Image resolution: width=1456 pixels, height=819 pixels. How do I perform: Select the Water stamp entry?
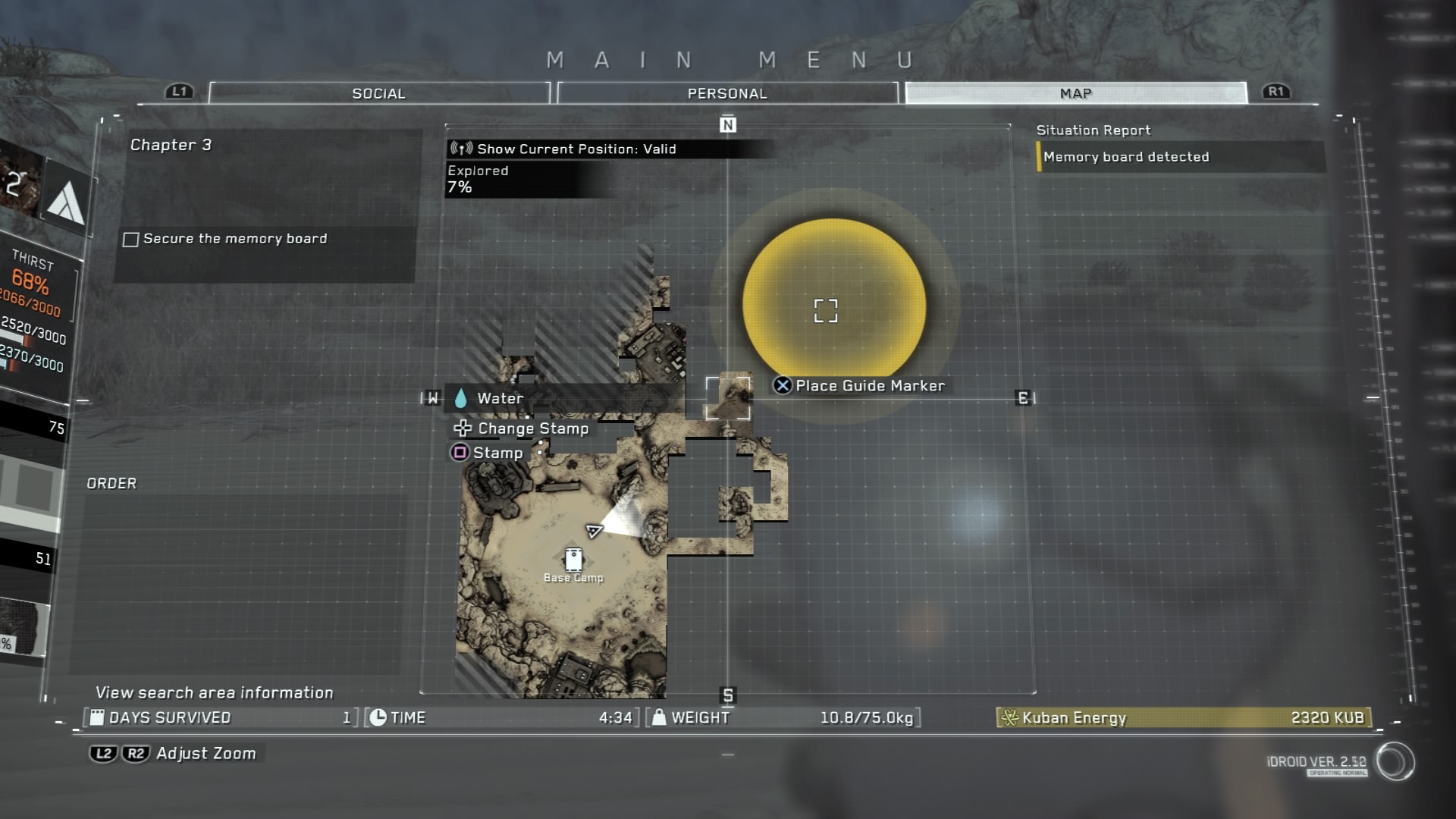tap(500, 398)
